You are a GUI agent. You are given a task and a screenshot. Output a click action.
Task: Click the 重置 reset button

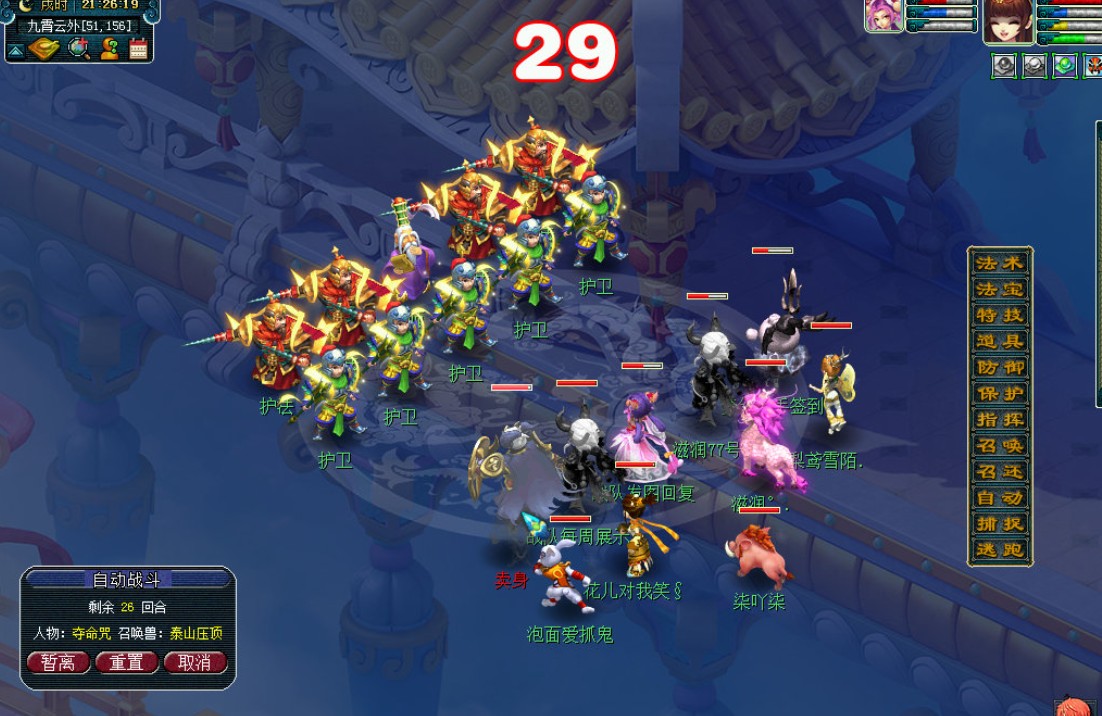(x=127, y=662)
